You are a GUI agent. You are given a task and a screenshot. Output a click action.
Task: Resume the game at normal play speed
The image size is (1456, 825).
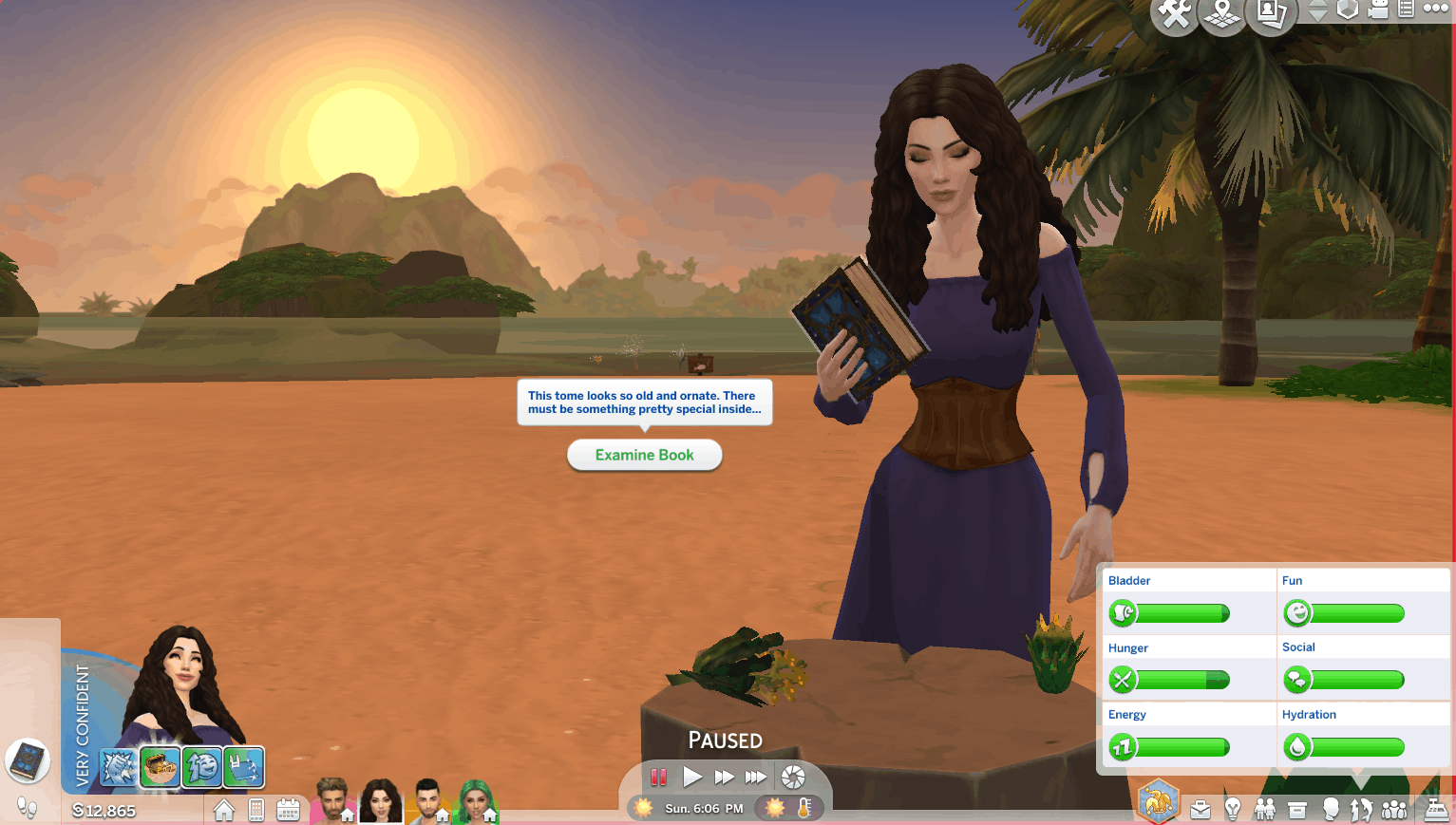[x=692, y=778]
